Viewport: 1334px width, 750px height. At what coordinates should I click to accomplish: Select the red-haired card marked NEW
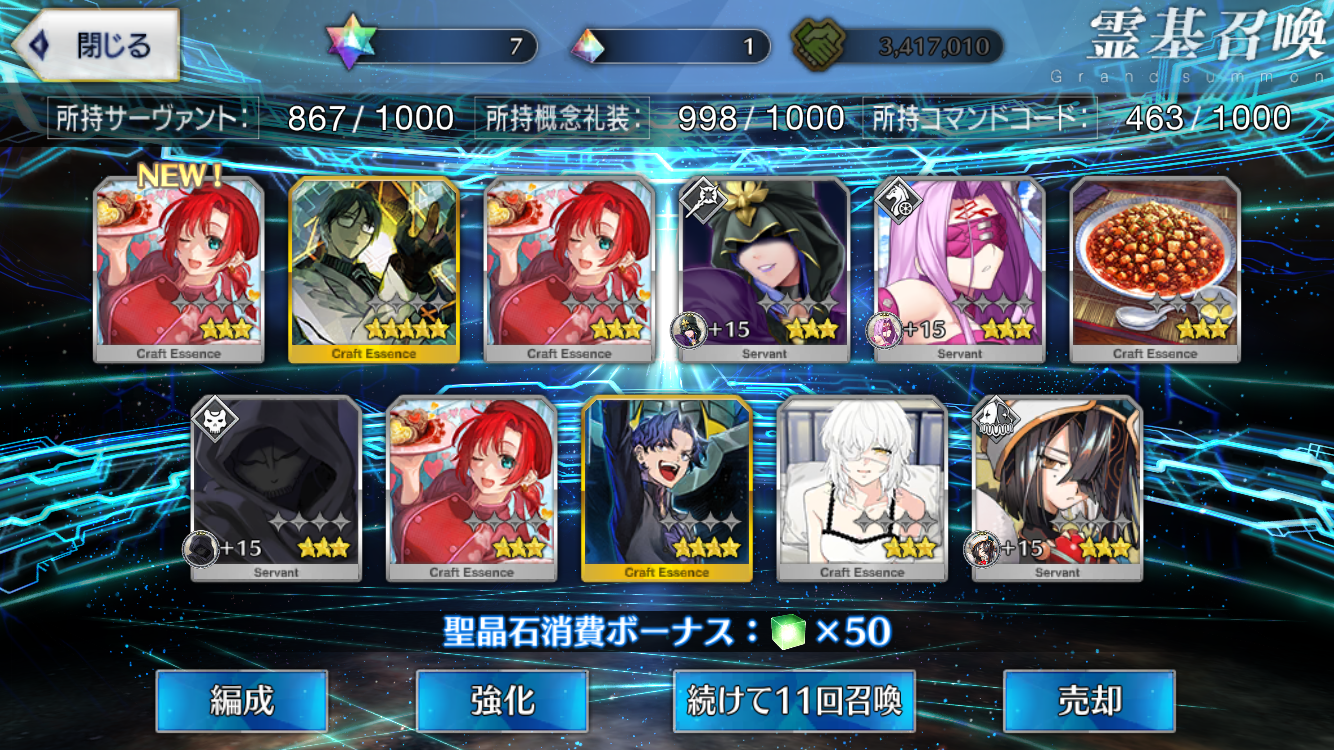(x=179, y=268)
